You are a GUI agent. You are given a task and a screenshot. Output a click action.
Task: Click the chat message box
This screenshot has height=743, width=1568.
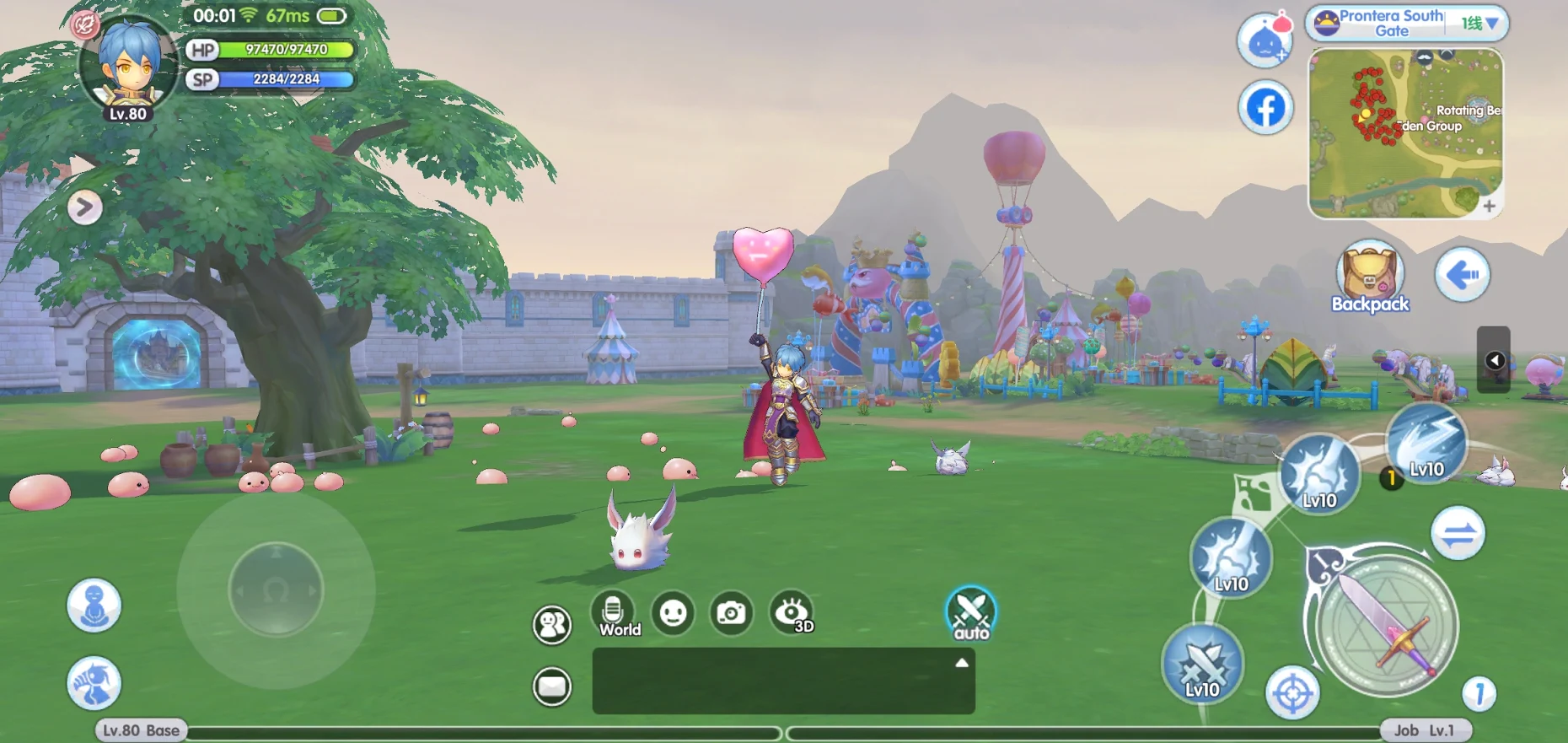coord(783,681)
